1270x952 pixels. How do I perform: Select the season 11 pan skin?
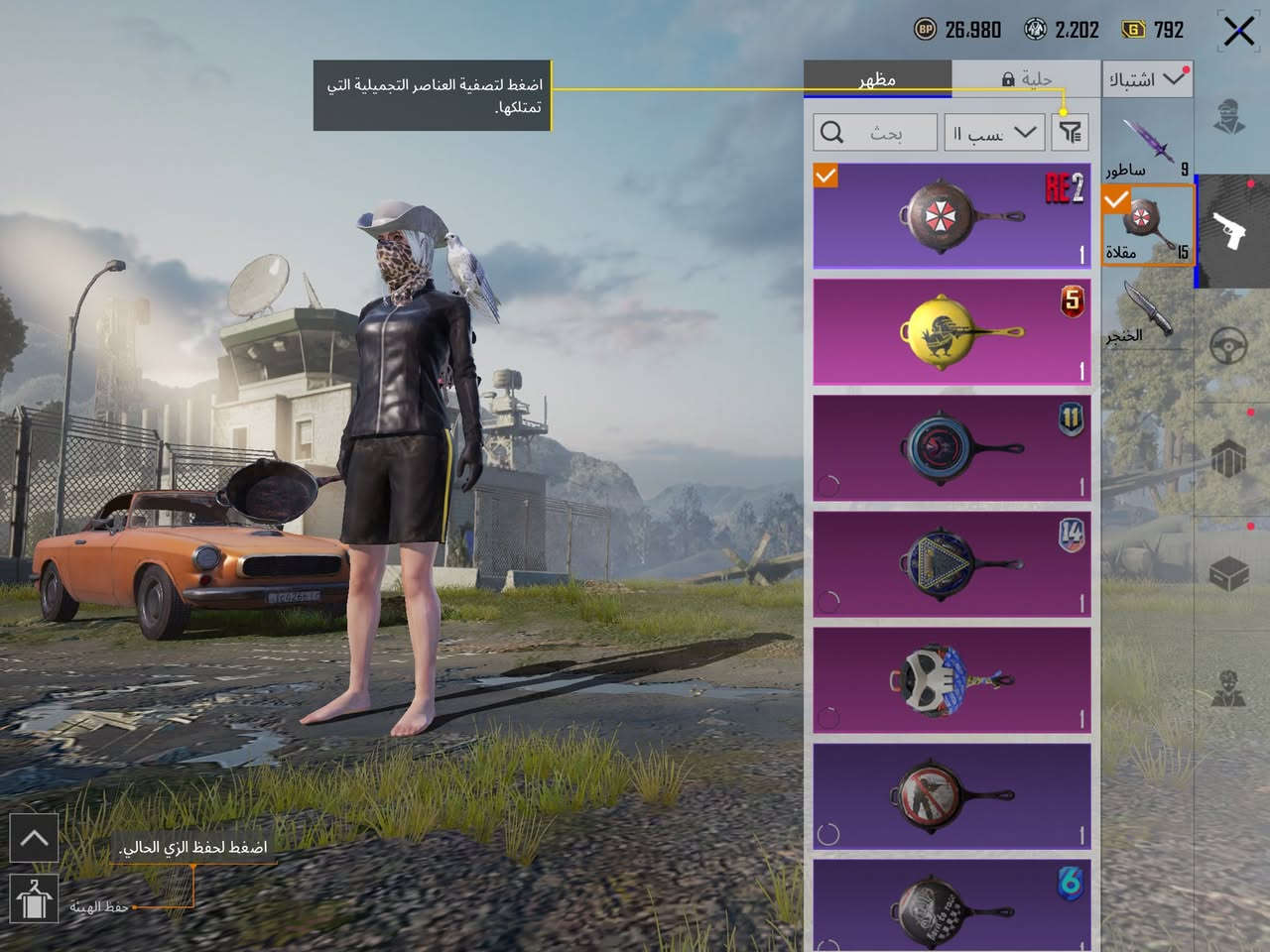(952, 447)
